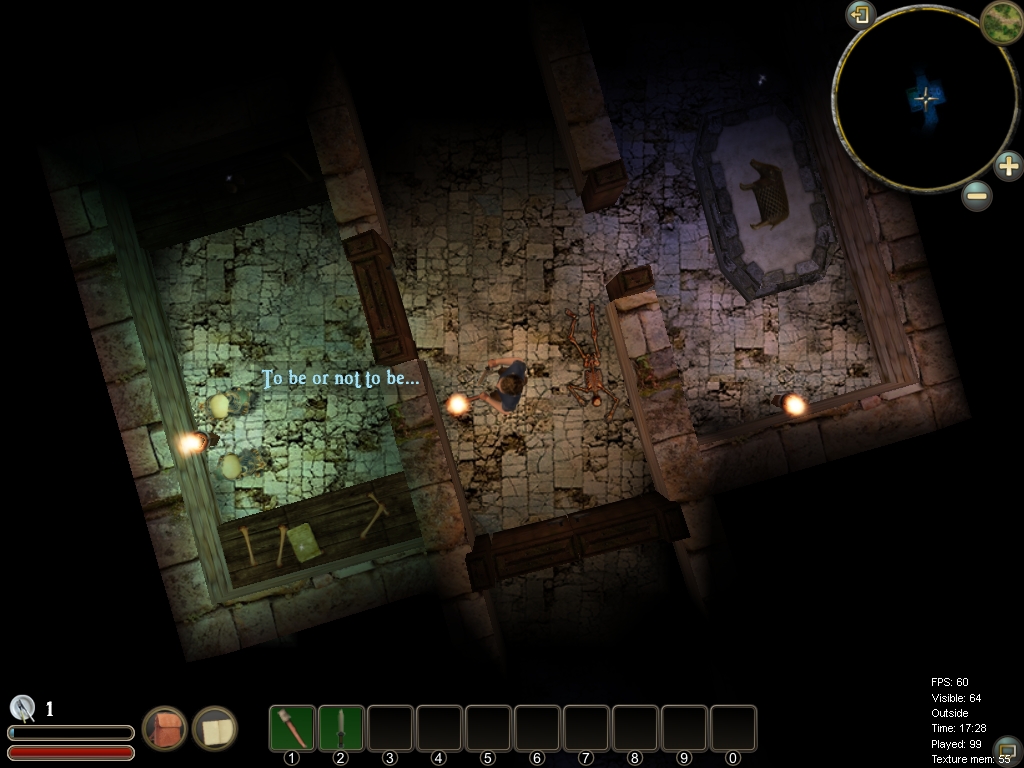Screen dimensions: 1024x768
Task: Select the torch in hotbar slot 1
Action: tap(292, 728)
